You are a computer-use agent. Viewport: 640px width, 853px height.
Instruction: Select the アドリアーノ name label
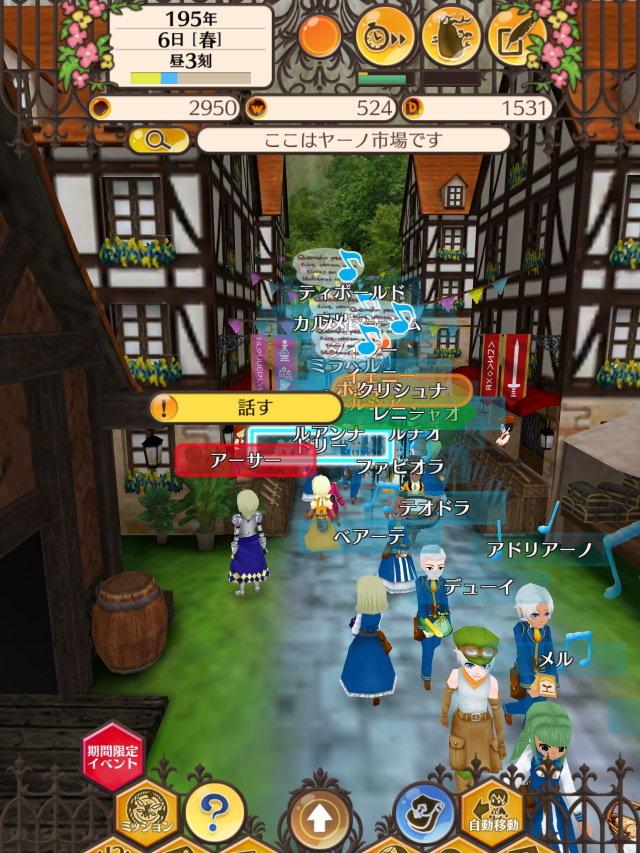coord(540,550)
